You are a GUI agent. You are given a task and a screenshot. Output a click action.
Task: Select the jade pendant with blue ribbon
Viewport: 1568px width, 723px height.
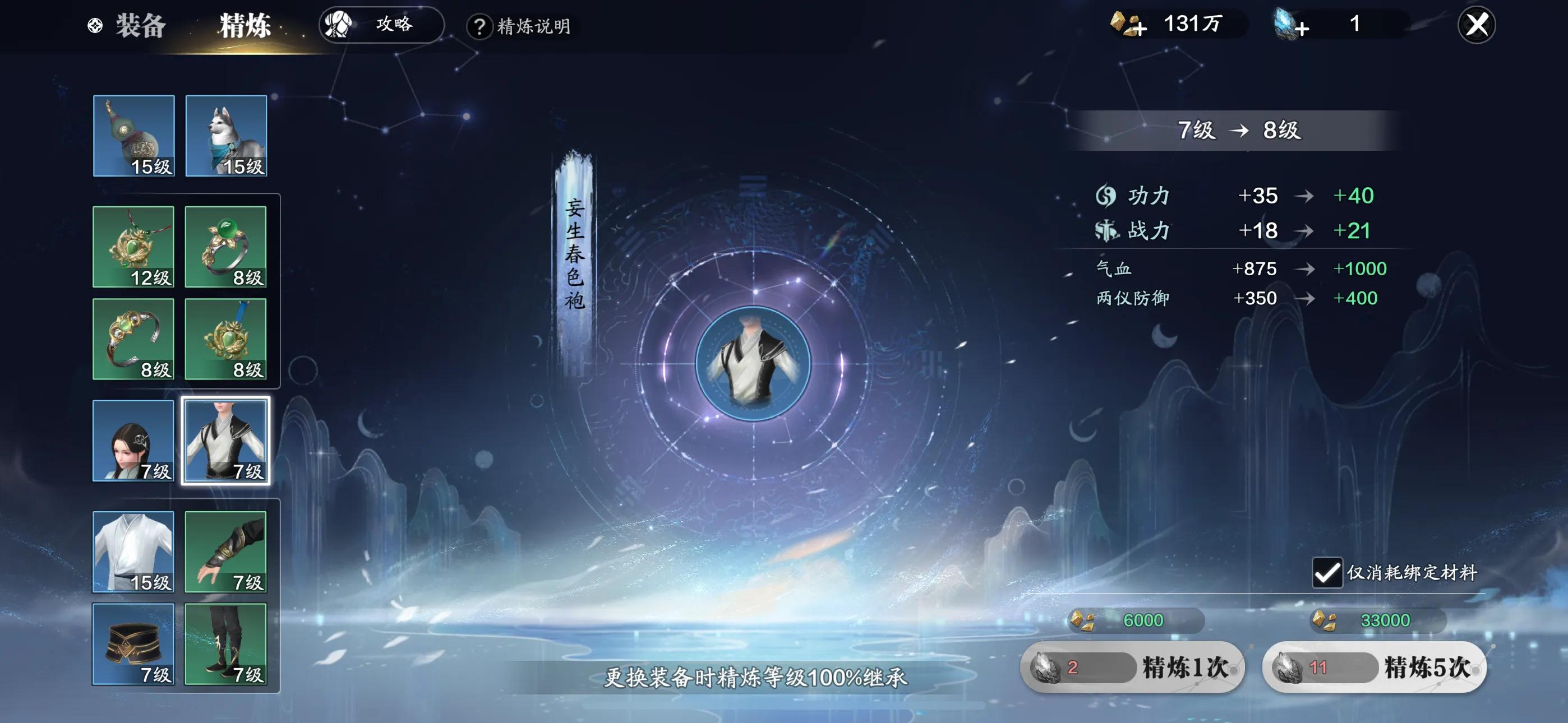(x=225, y=339)
